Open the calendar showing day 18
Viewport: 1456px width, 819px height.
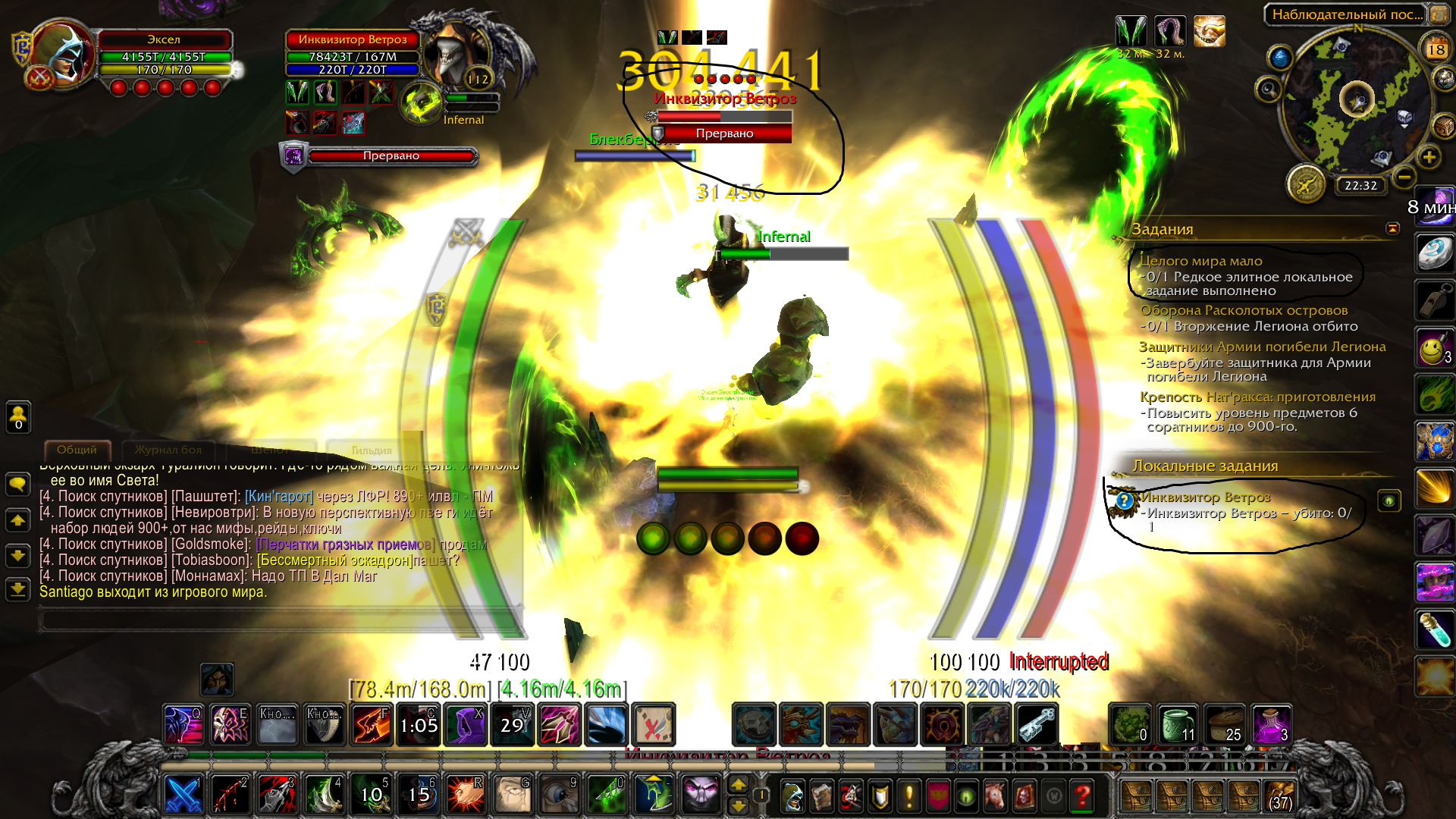1436,49
